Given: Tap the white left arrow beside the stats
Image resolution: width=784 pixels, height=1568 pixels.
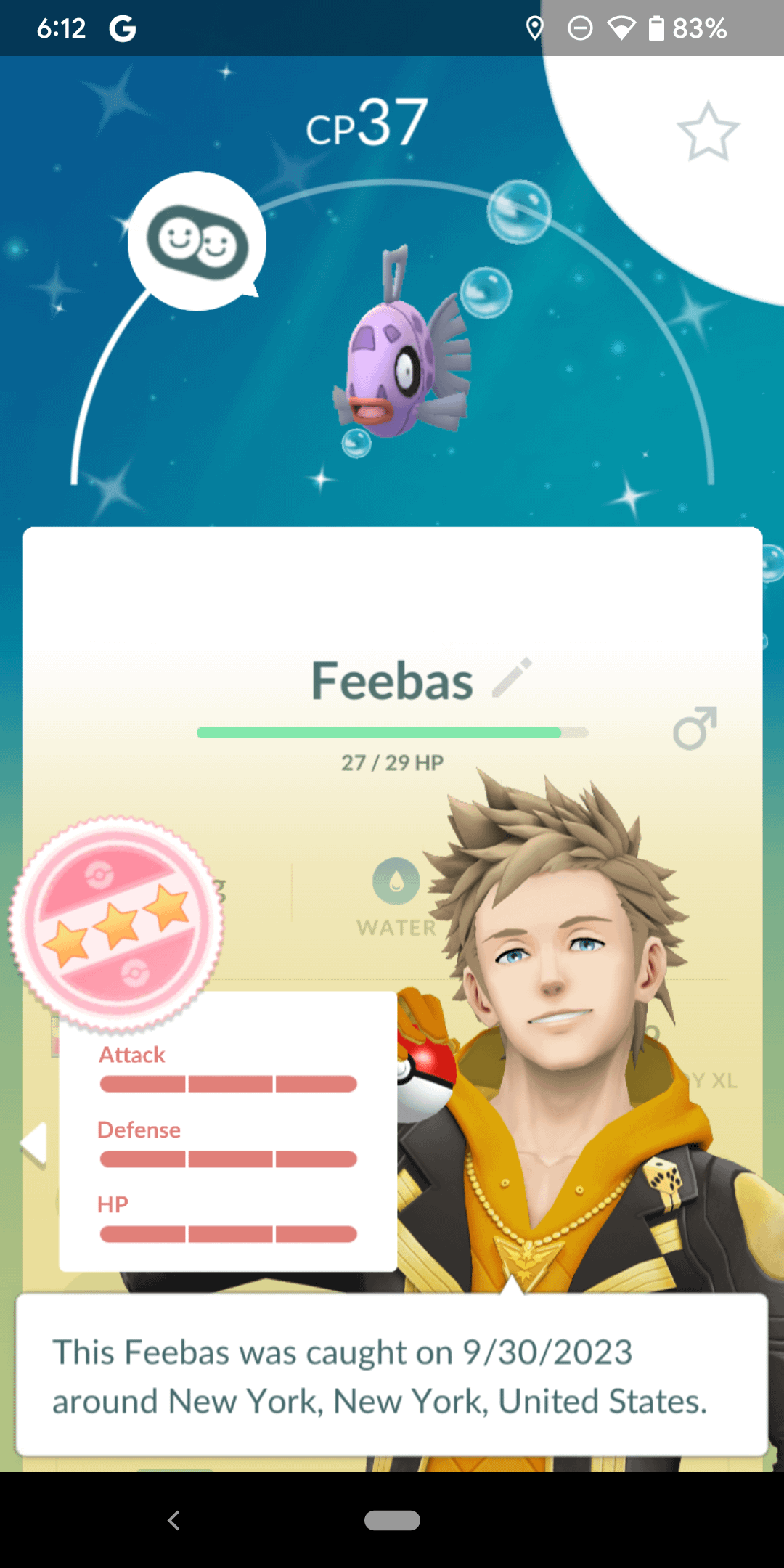Looking at the screenshot, I should tap(34, 1144).
